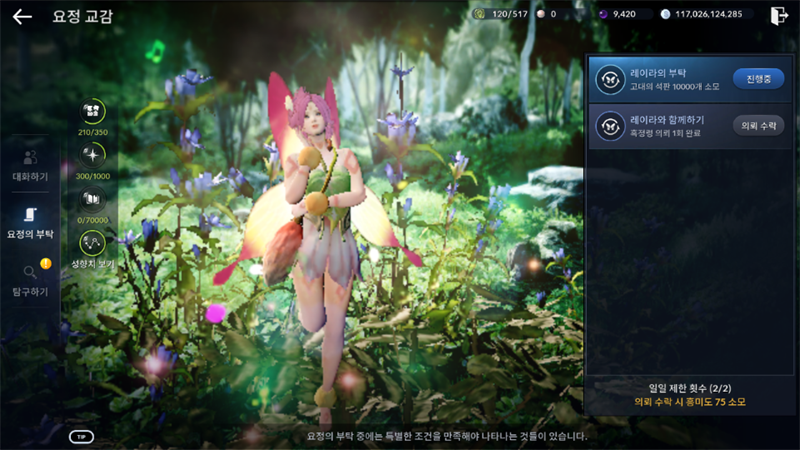Click the 진행중 button
This screenshot has height=450, width=800.
tap(758, 78)
